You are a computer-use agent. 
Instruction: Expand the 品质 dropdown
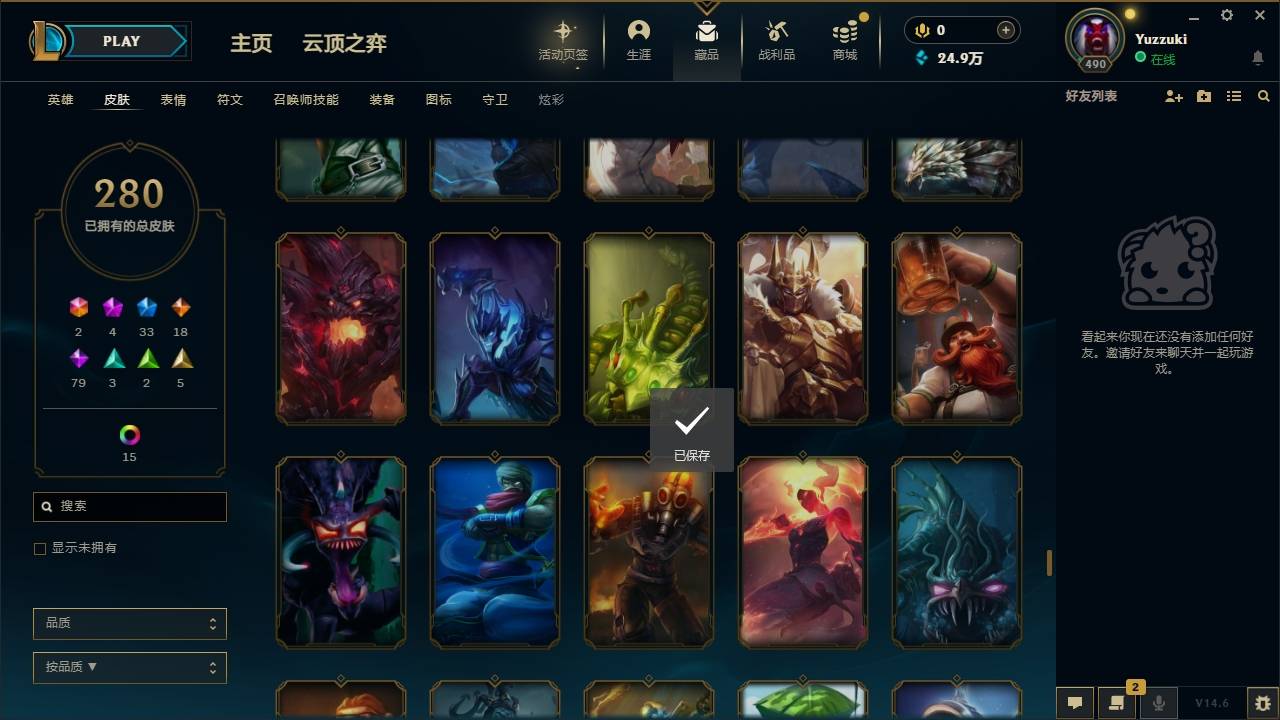coord(129,623)
